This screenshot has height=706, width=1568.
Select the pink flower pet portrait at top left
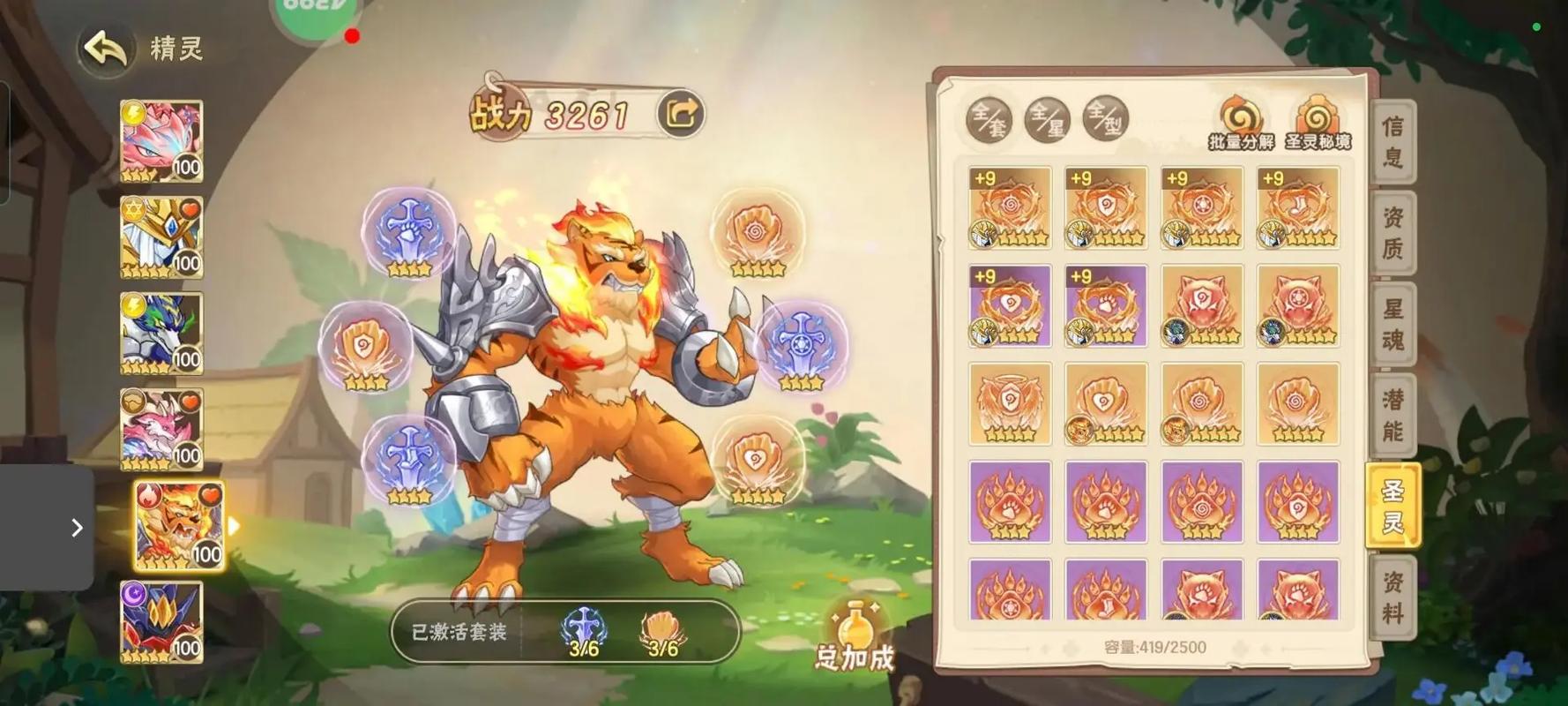[x=161, y=141]
